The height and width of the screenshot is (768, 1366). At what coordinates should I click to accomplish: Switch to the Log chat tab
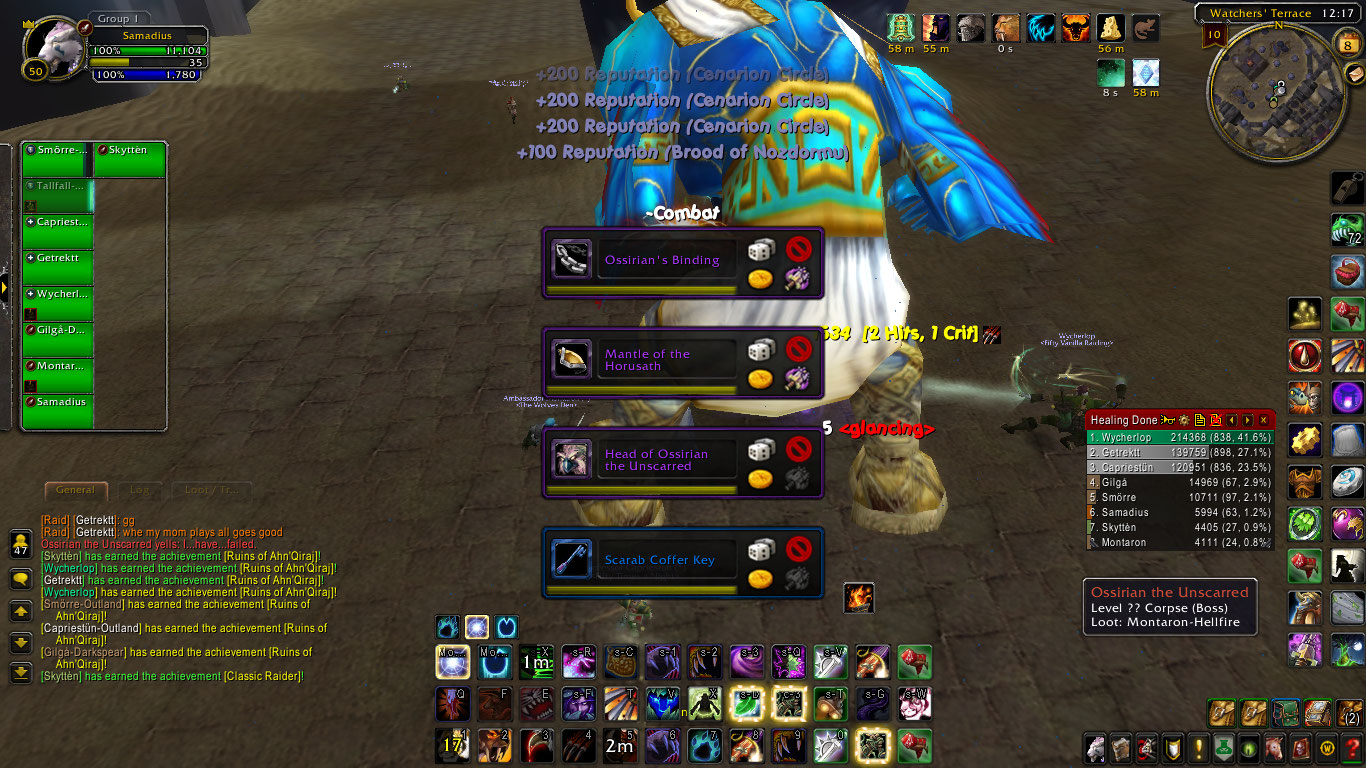pyautogui.click(x=139, y=490)
